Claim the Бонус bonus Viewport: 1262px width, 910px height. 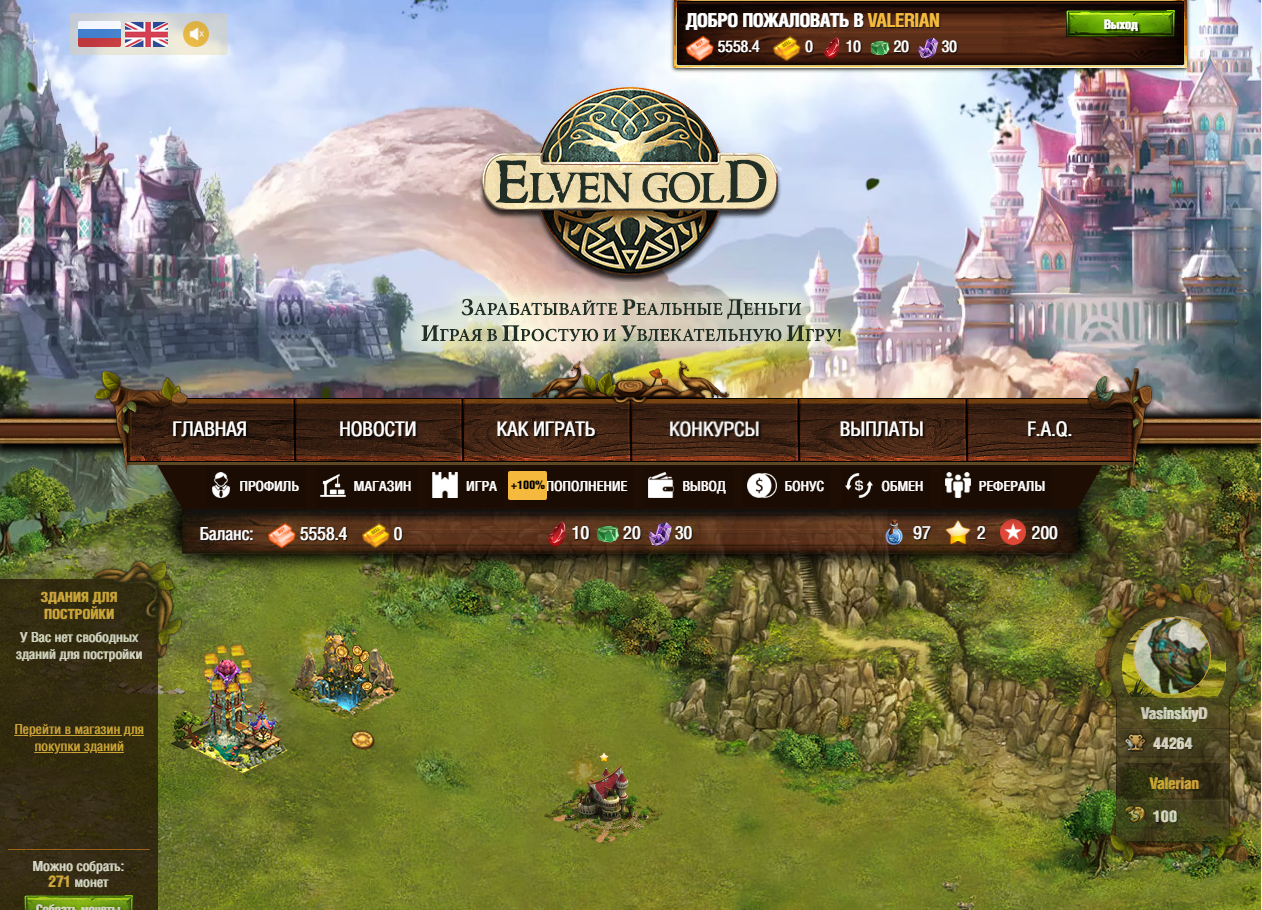[786, 486]
